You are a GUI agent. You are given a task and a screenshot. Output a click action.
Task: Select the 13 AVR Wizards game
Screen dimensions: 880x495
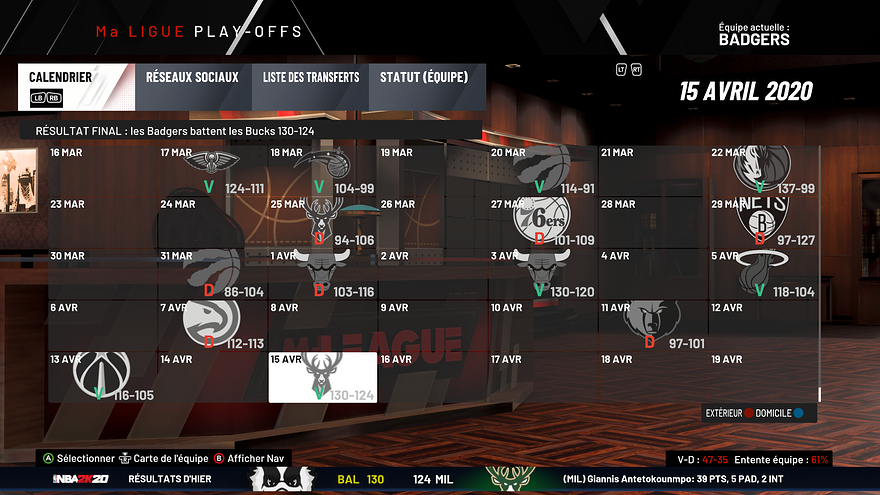click(x=102, y=377)
